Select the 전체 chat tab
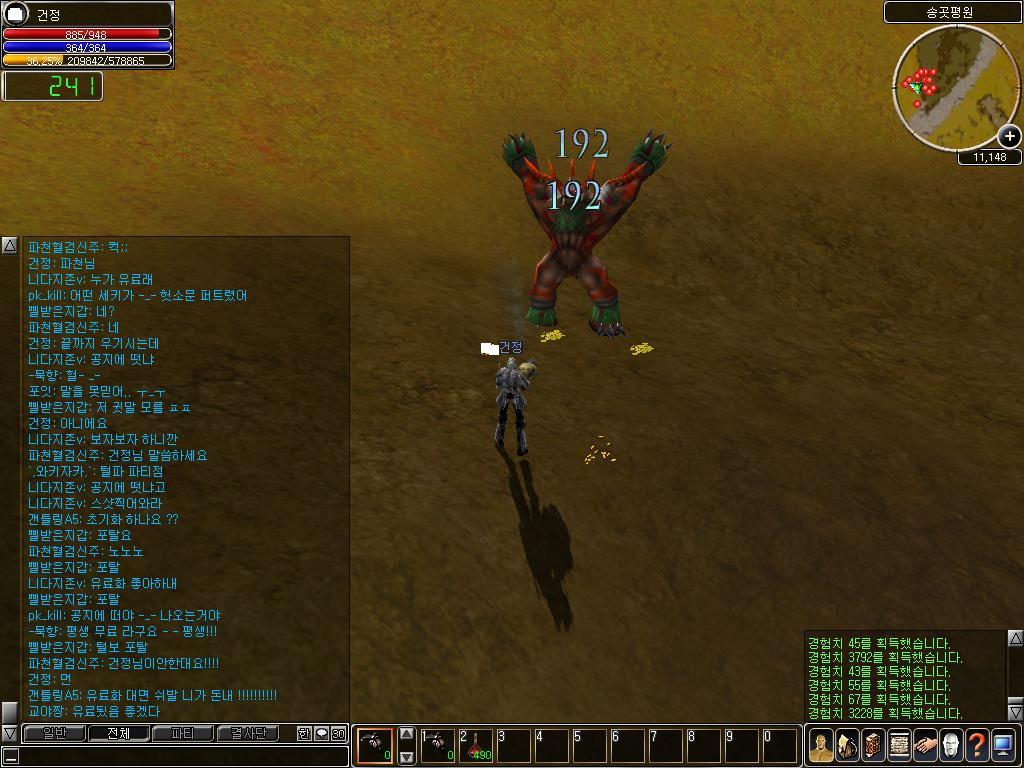 pyautogui.click(x=118, y=734)
